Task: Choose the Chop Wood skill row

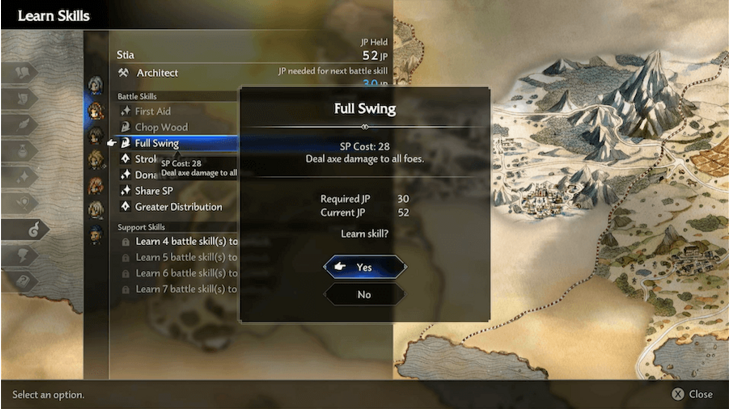Action: point(161,128)
